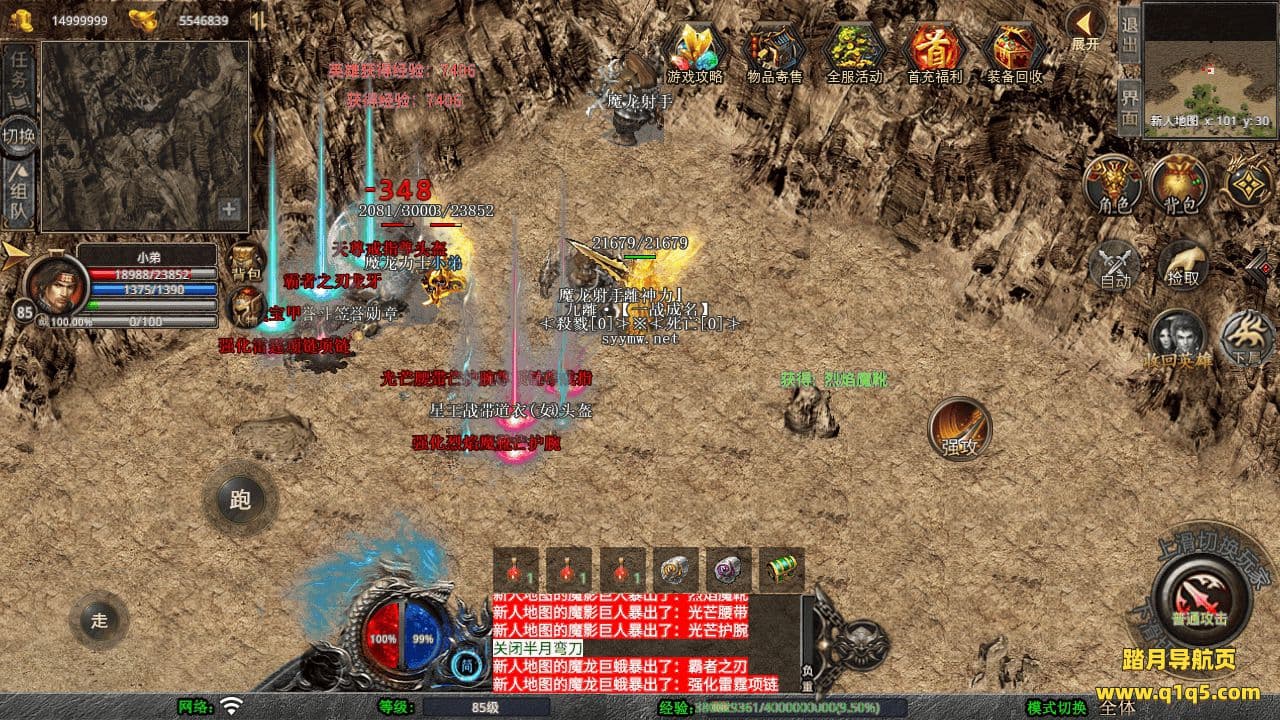
Task: Open the 装备回收 equipment recycling chest
Action: point(1015,50)
